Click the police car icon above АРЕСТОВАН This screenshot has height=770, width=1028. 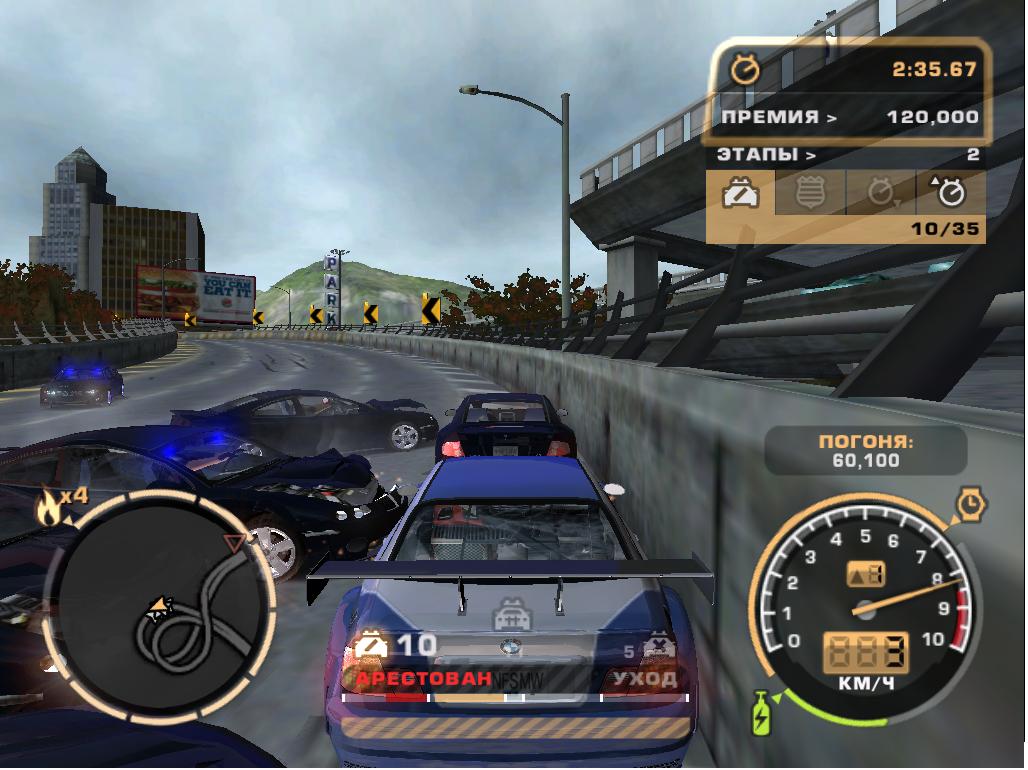point(369,647)
